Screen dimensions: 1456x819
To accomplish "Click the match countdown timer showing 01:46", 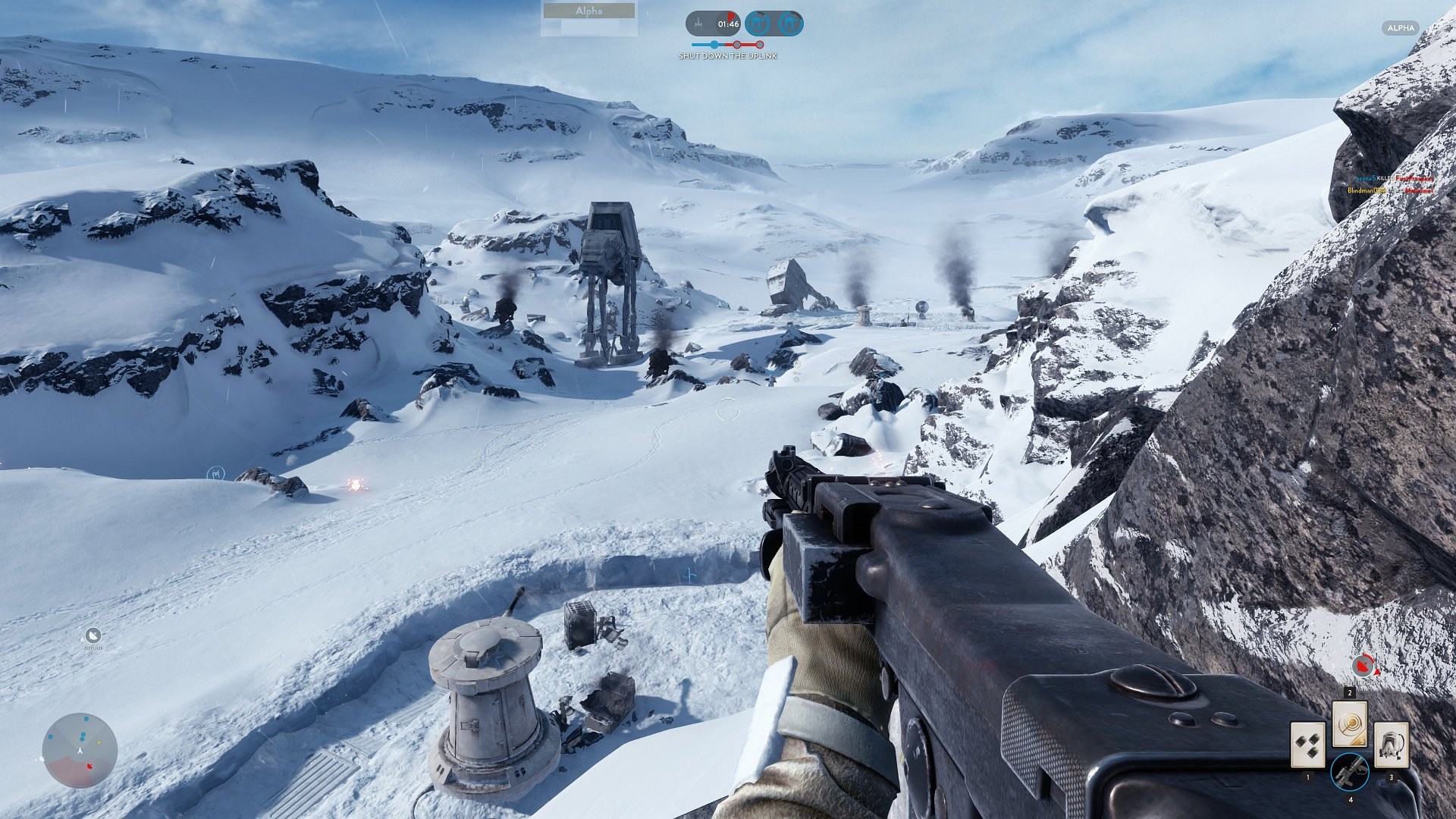I will click(729, 24).
